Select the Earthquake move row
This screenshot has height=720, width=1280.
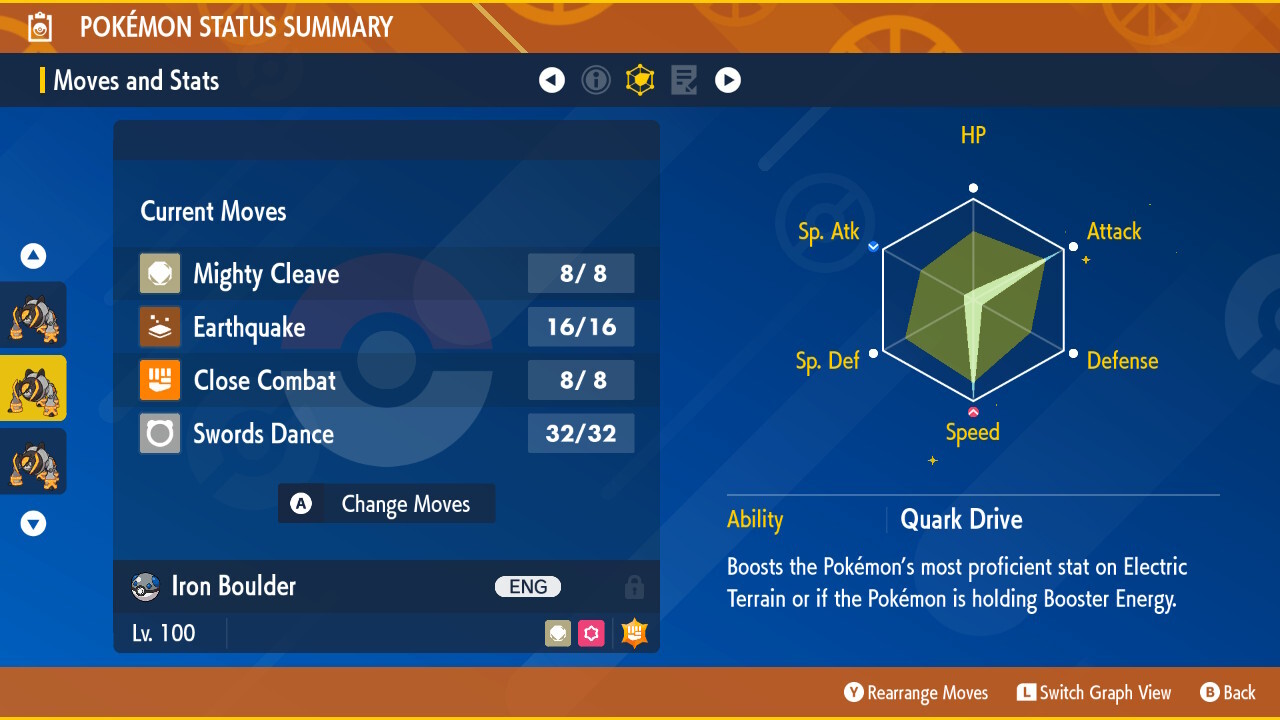point(386,327)
